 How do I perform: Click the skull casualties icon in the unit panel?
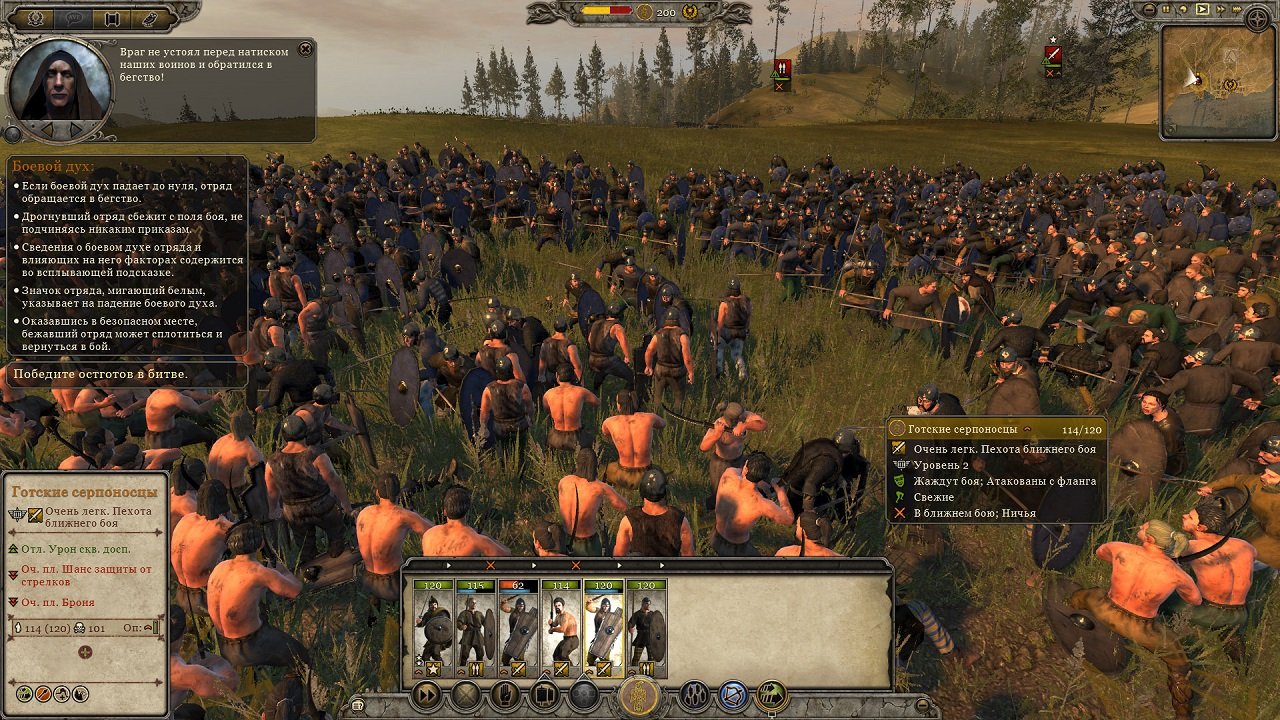click(78, 629)
